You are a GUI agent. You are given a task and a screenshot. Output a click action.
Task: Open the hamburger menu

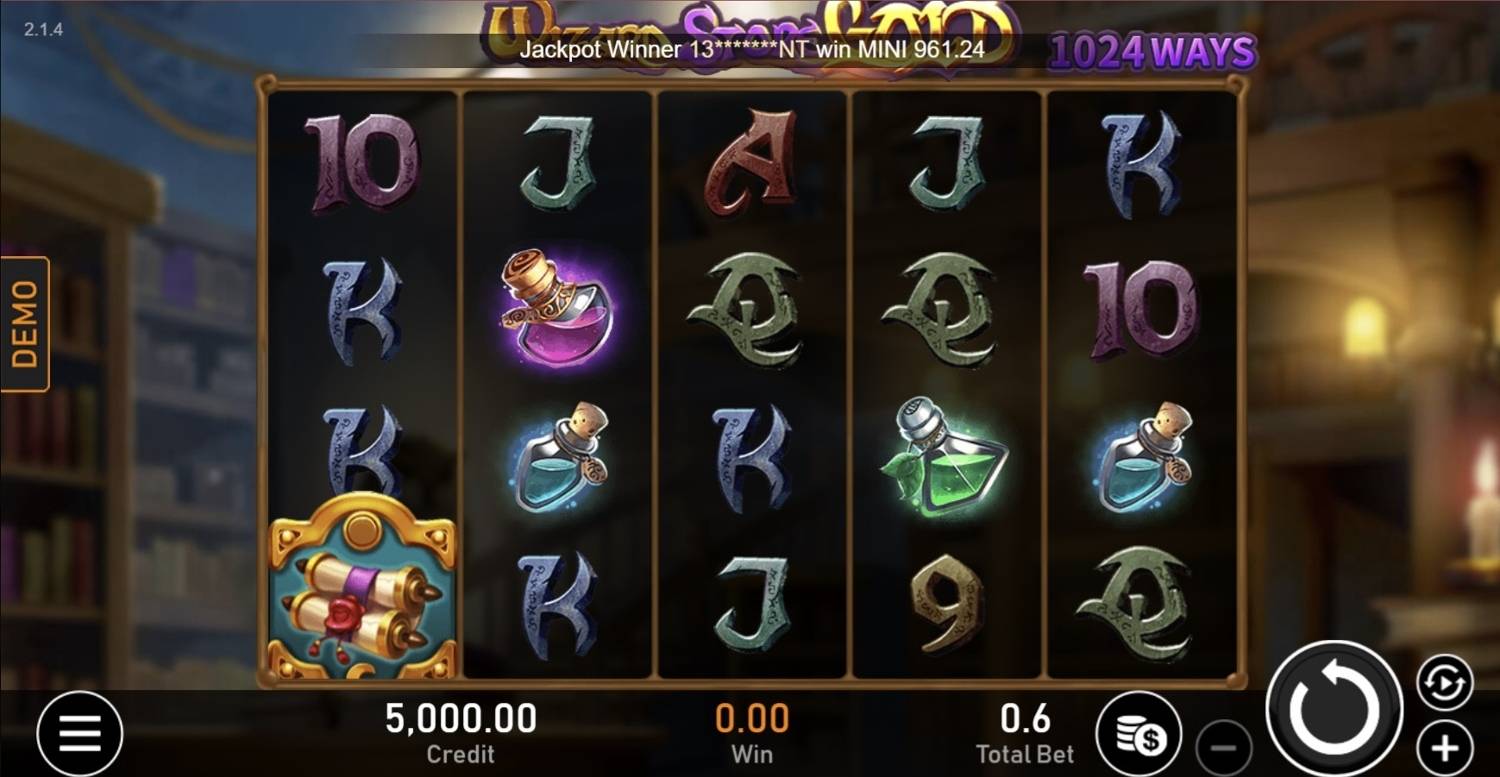[80, 735]
